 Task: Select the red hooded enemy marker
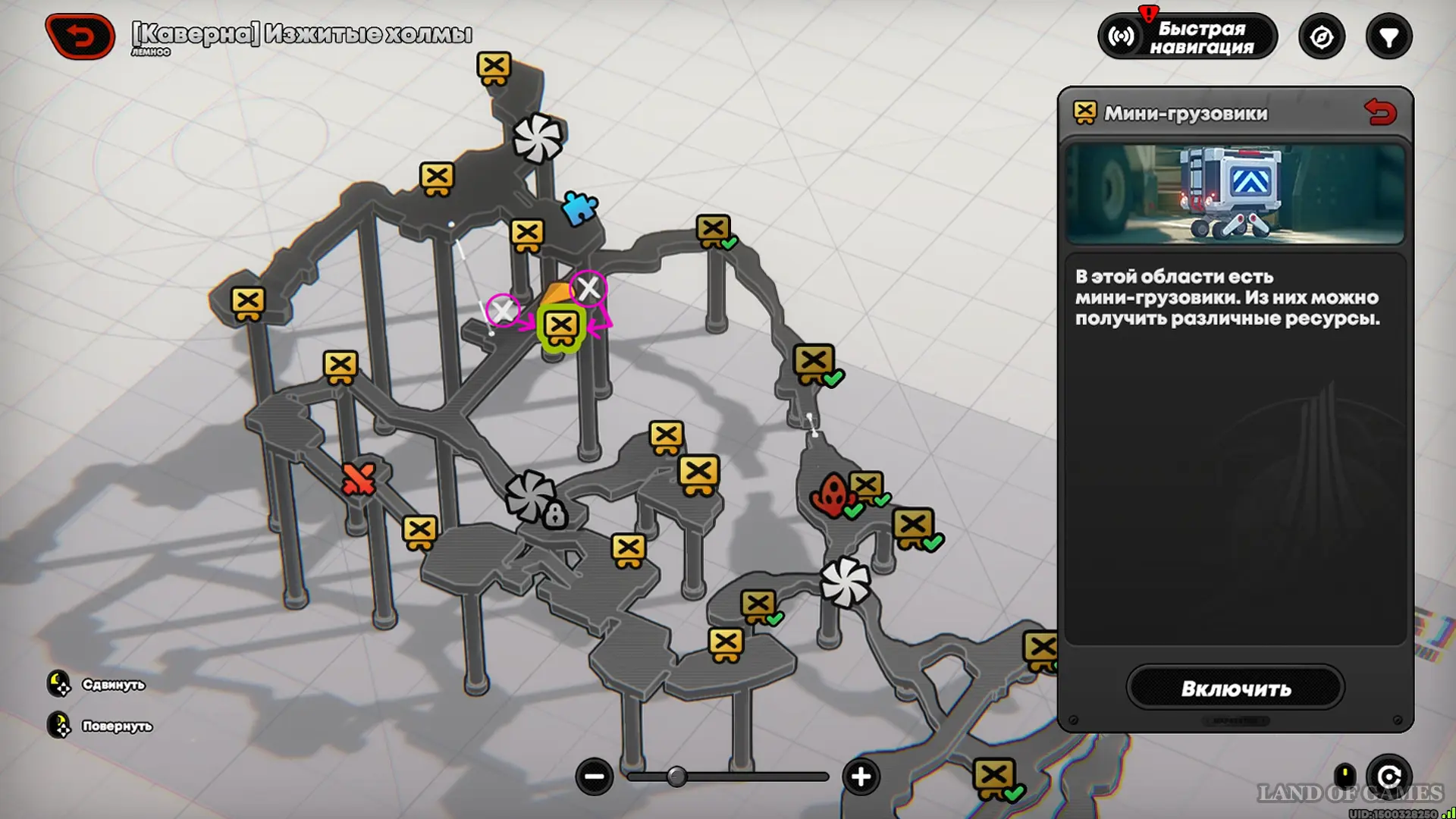tap(833, 495)
